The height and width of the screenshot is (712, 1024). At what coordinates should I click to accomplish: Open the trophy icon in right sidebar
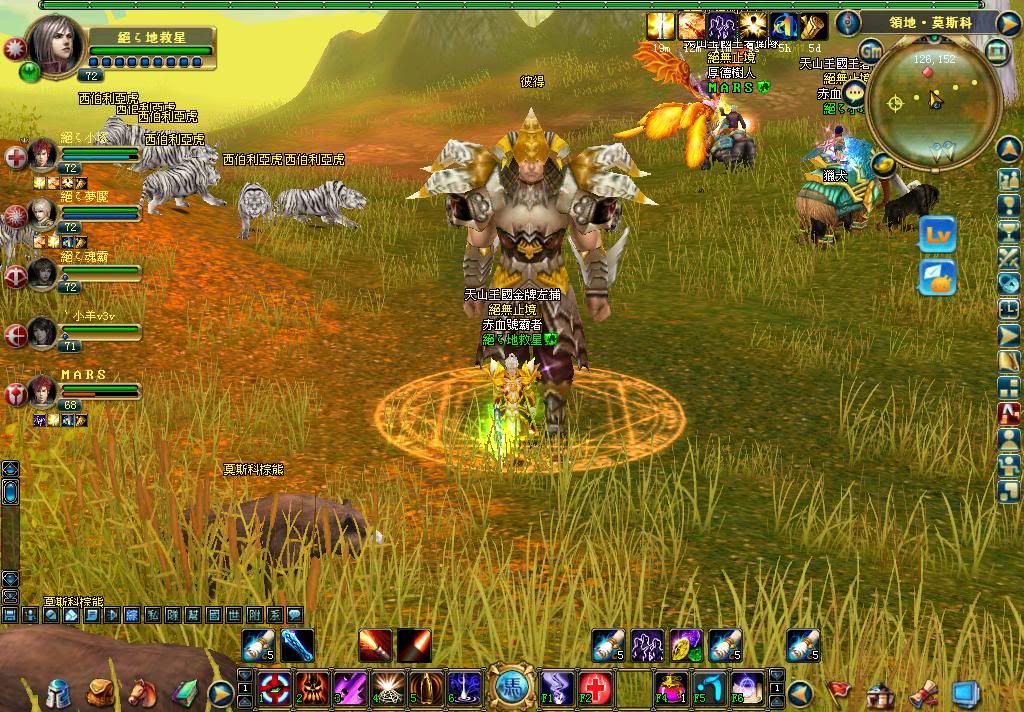[x=1009, y=230]
